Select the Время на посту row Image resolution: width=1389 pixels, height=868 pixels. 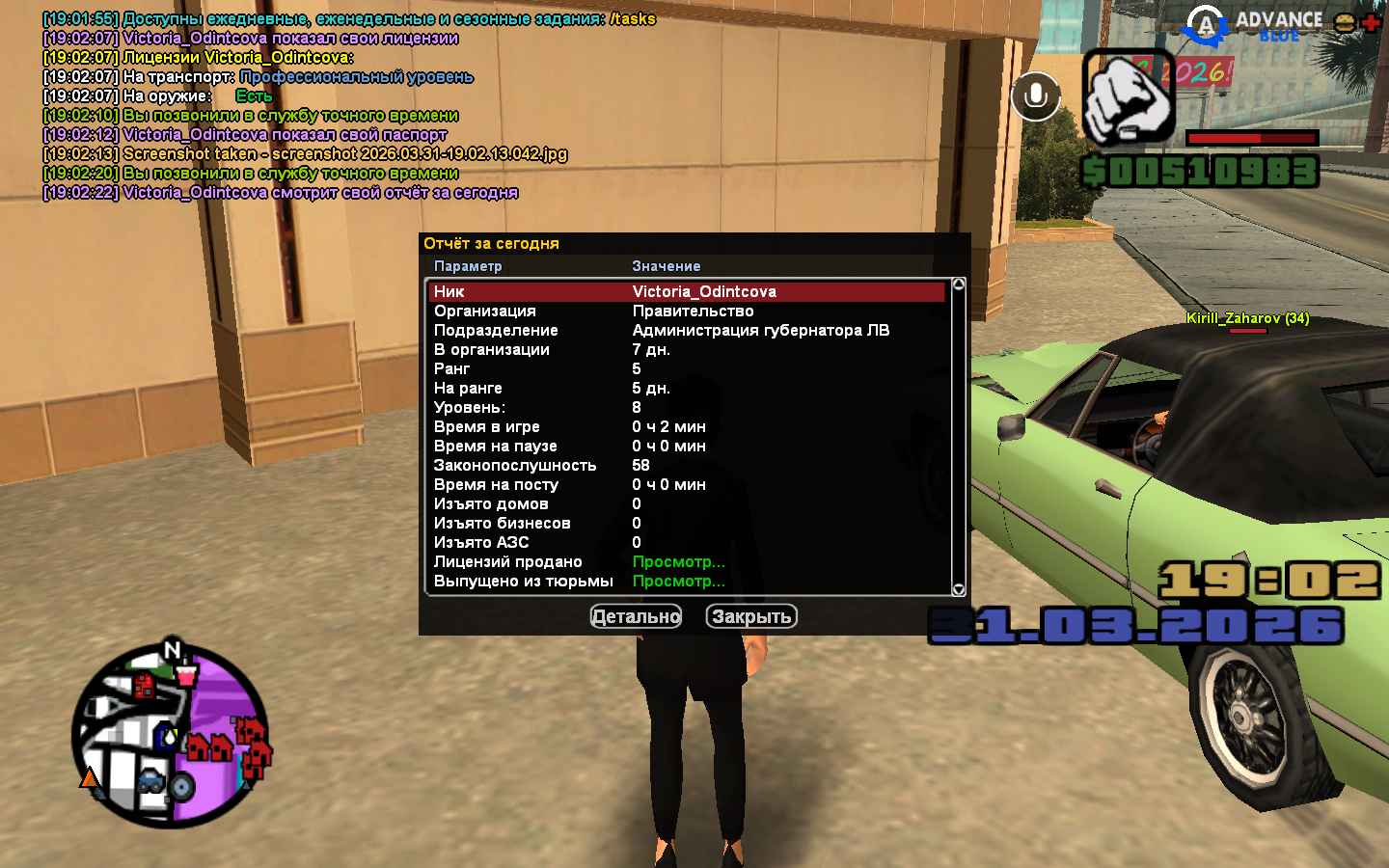coord(687,484)
